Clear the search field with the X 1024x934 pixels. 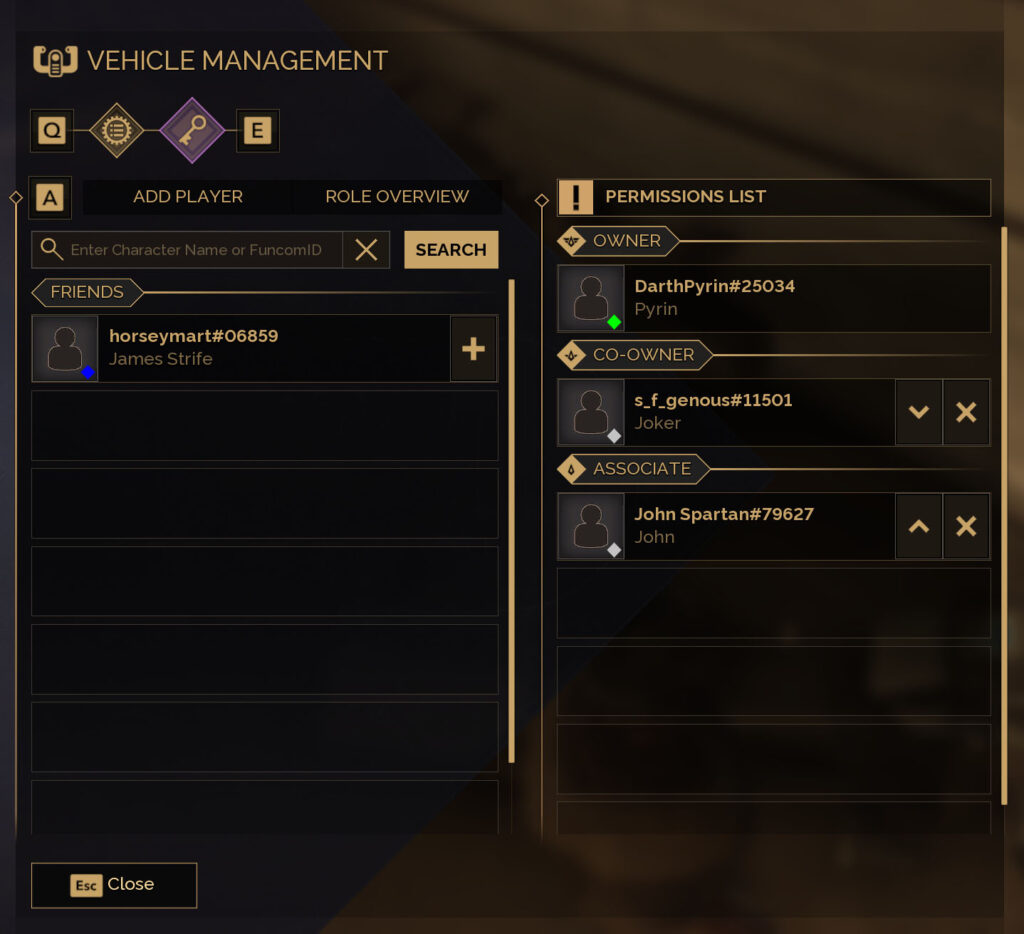(366, 250)
